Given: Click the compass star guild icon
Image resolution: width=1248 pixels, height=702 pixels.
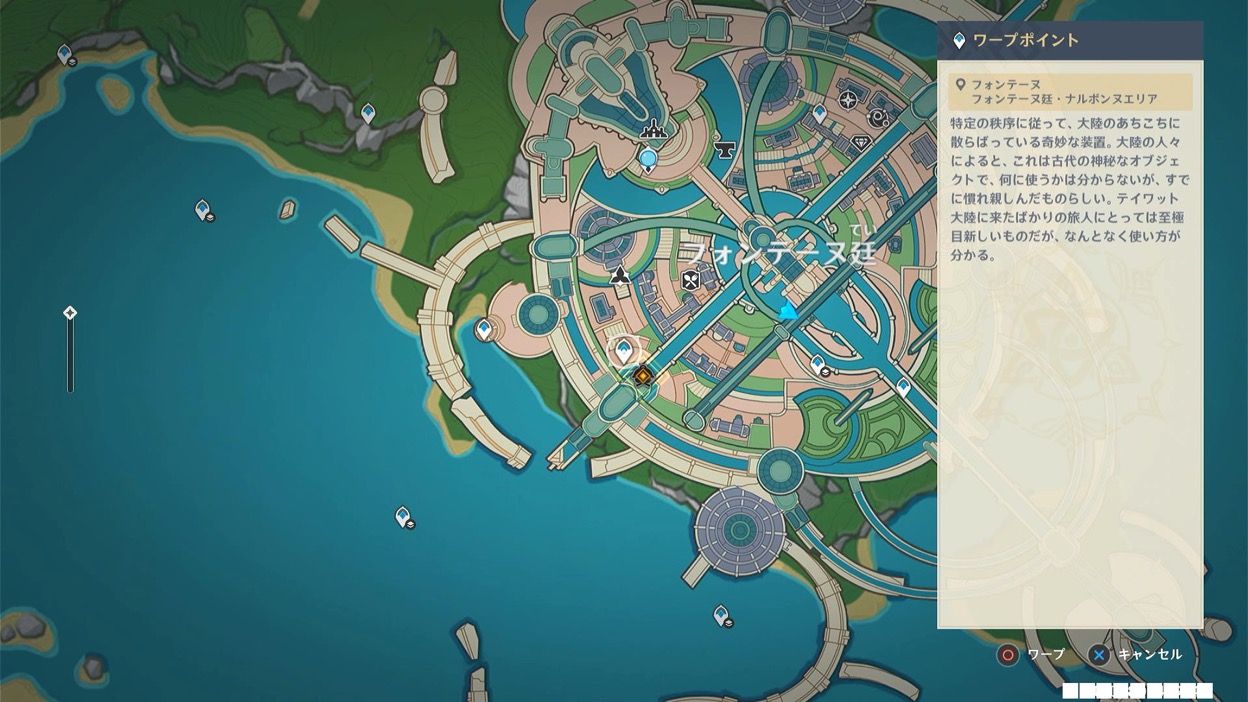Looking at the screenshot, I should [848, 99].
